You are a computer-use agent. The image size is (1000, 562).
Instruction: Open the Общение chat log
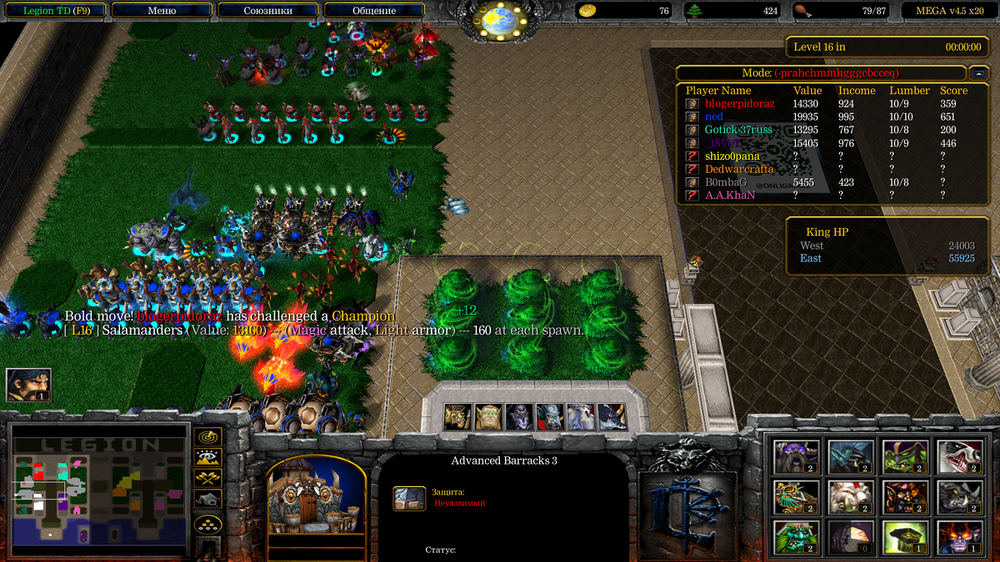pos(374,10)
